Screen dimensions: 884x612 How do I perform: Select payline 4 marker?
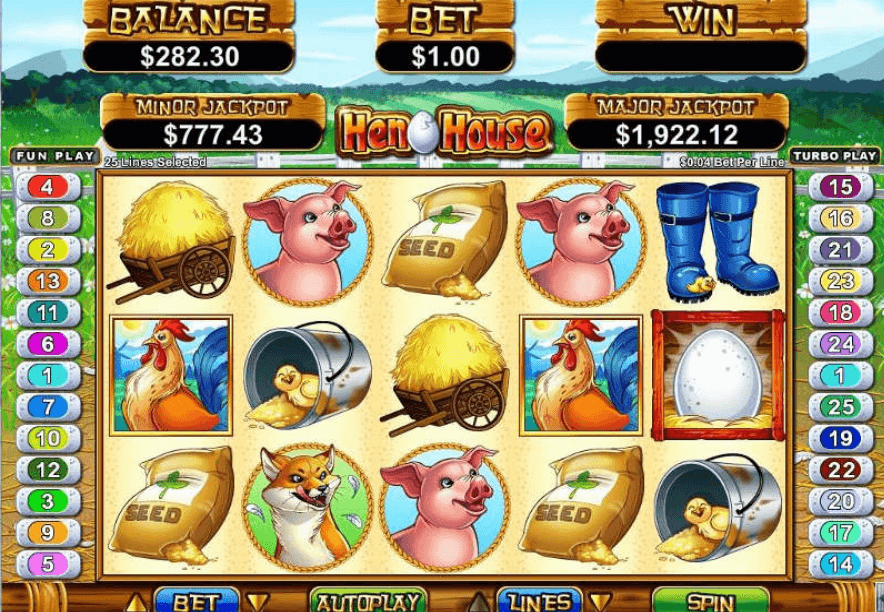pos(47,187)
